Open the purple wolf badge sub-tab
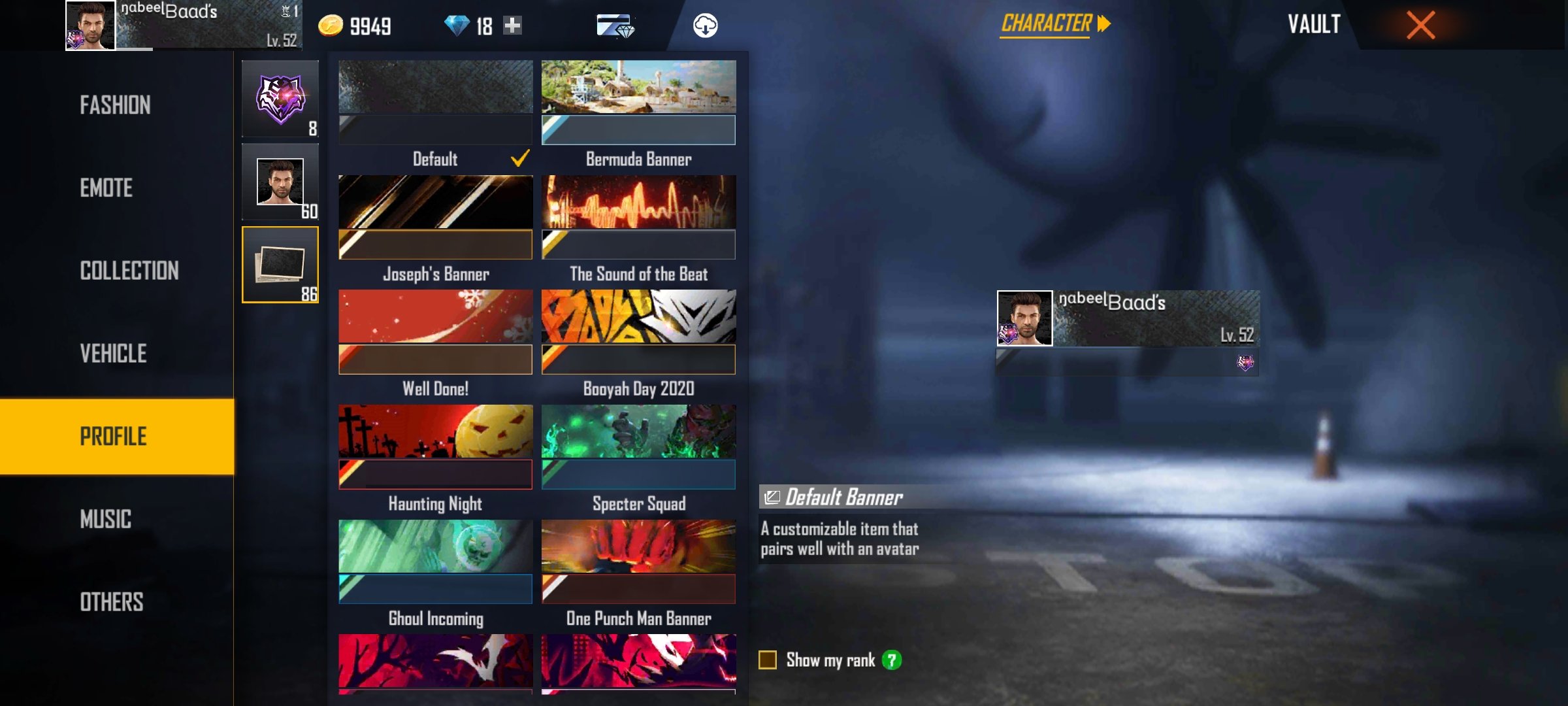 click(x=280, y=99)
